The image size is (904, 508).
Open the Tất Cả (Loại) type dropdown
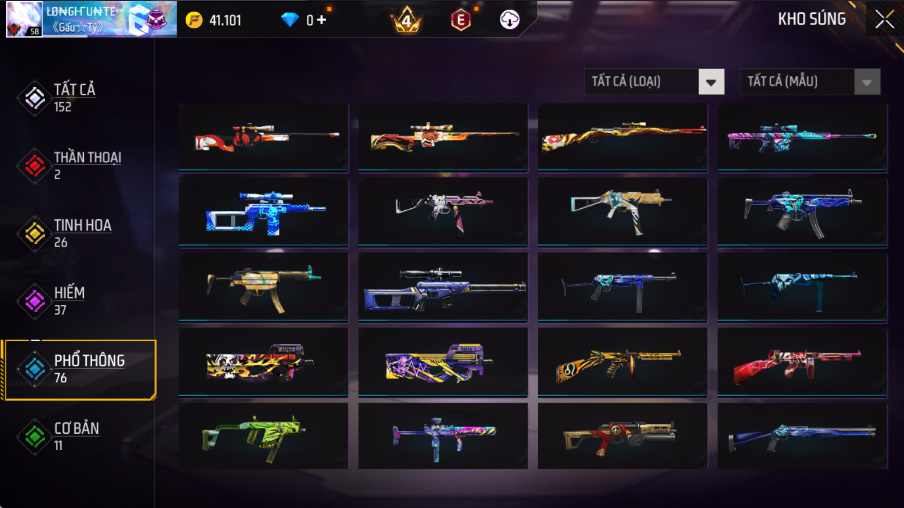654,82
